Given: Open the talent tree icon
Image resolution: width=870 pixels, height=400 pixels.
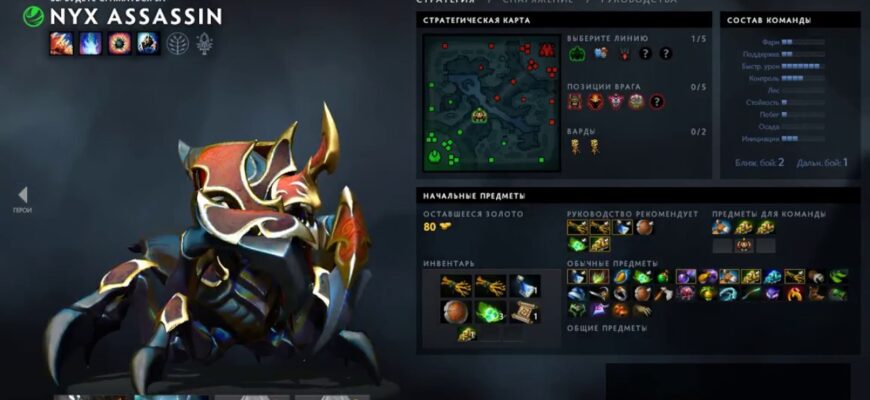Looking at the screenshot, I should click(x=179, y=43).
